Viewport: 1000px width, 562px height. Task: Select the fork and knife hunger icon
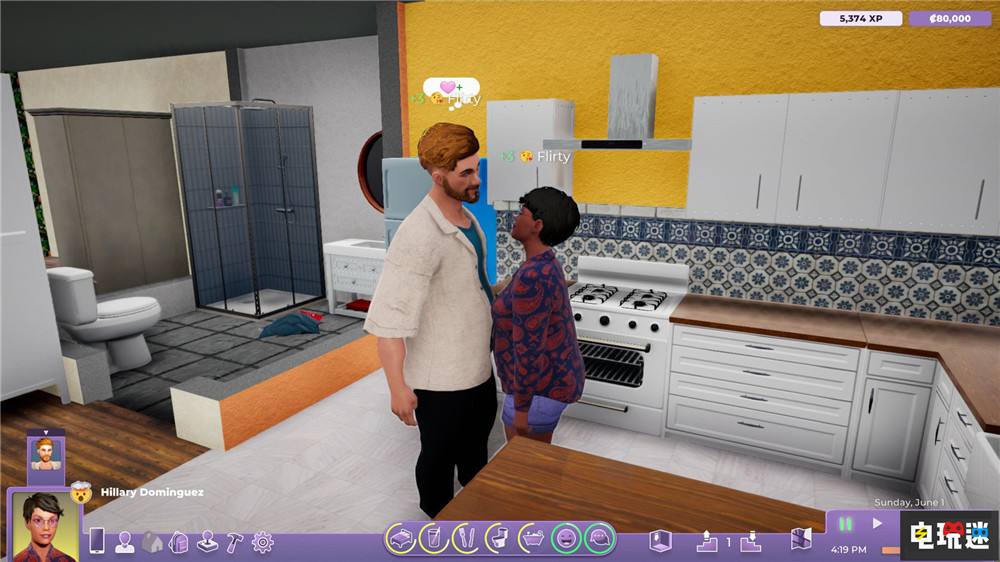click(465, 540)
